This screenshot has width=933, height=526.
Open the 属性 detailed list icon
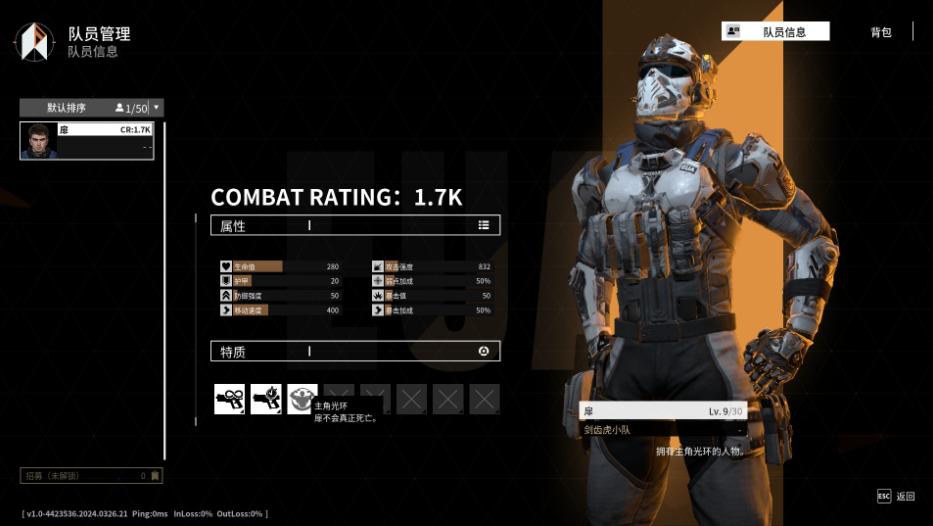tap(484, 225)
